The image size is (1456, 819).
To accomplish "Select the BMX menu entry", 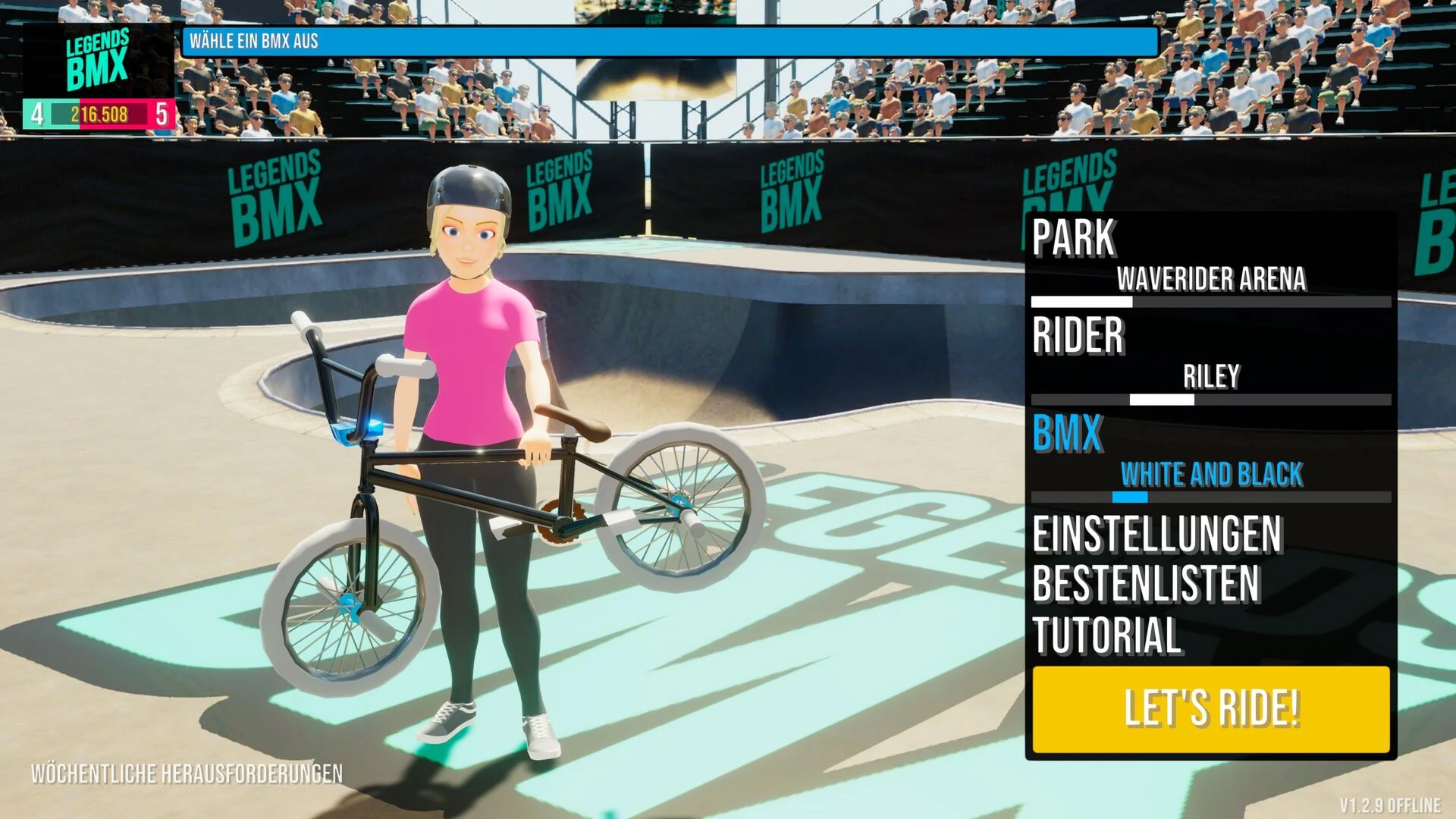I will pyautogui.click(x=1068, y=434).
